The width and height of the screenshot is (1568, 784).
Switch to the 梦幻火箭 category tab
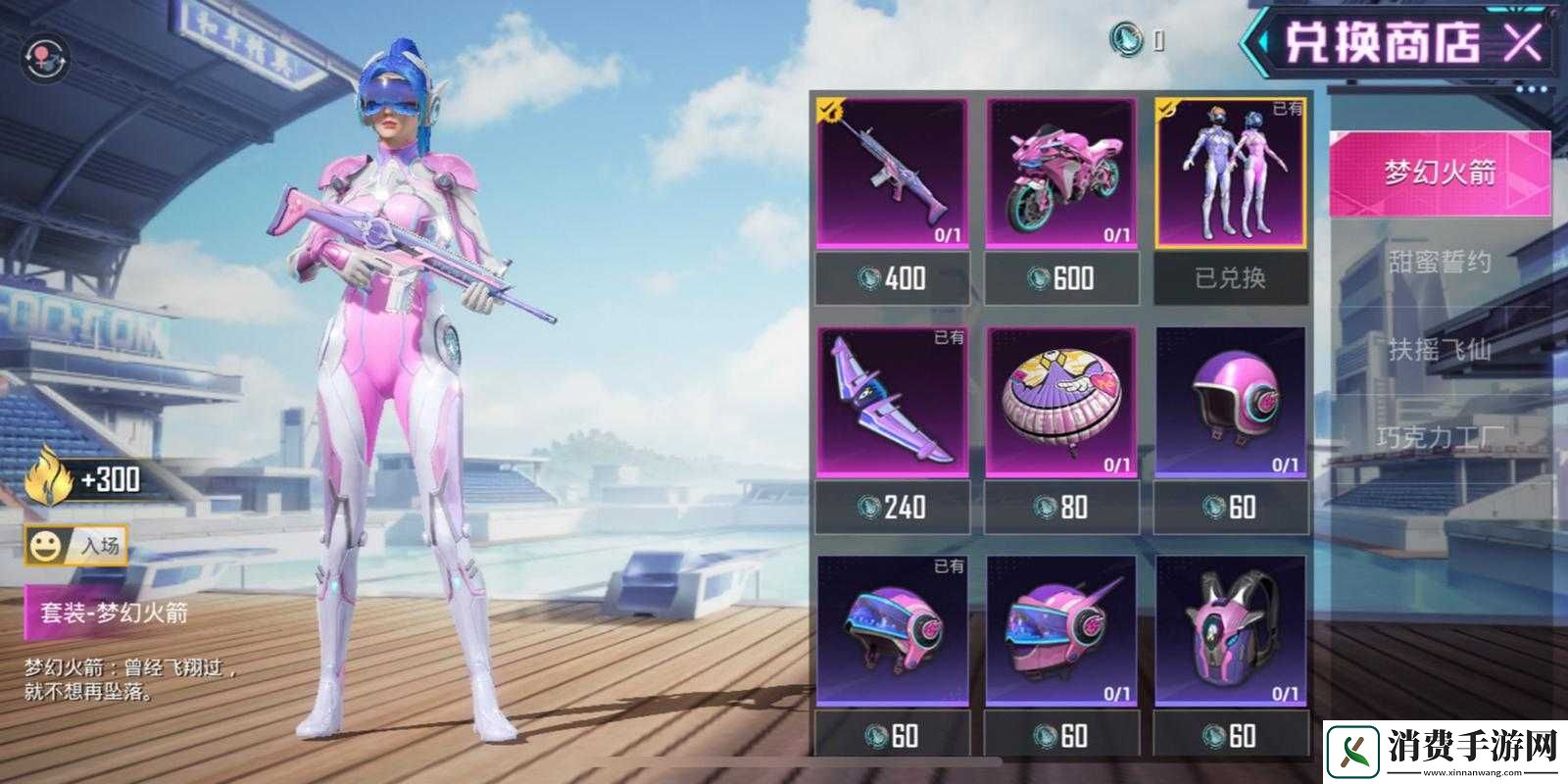1439,172
